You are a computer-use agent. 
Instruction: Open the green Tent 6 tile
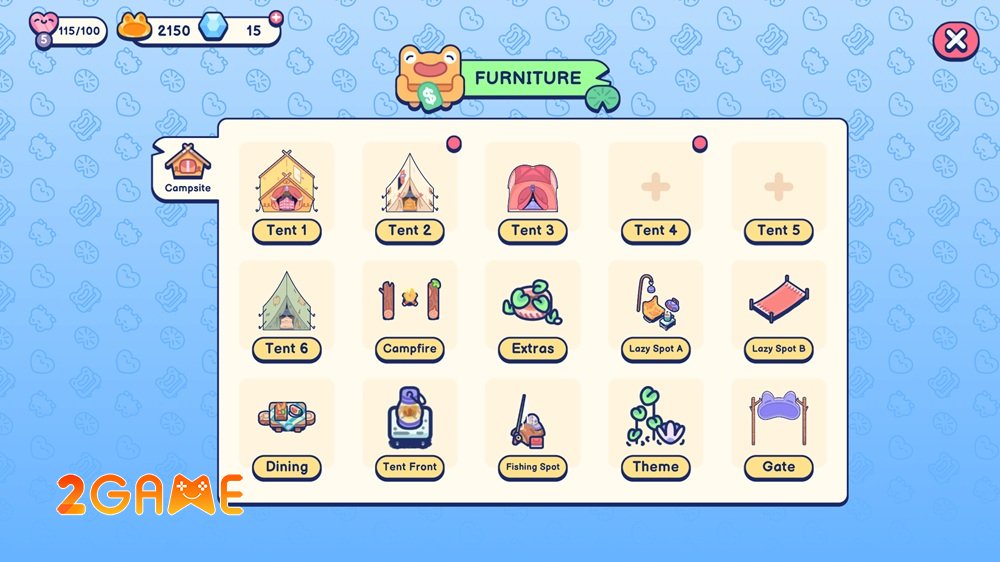tap(287, 309)
